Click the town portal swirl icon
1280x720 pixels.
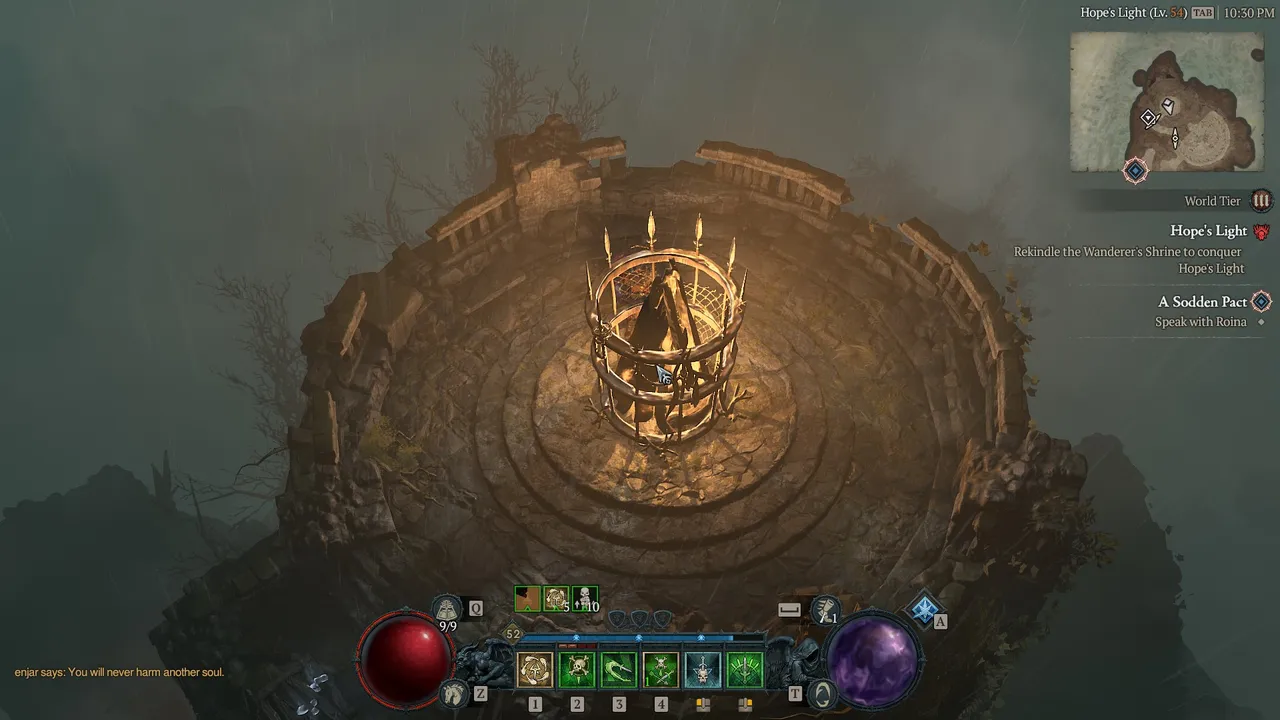pos(820,693)
